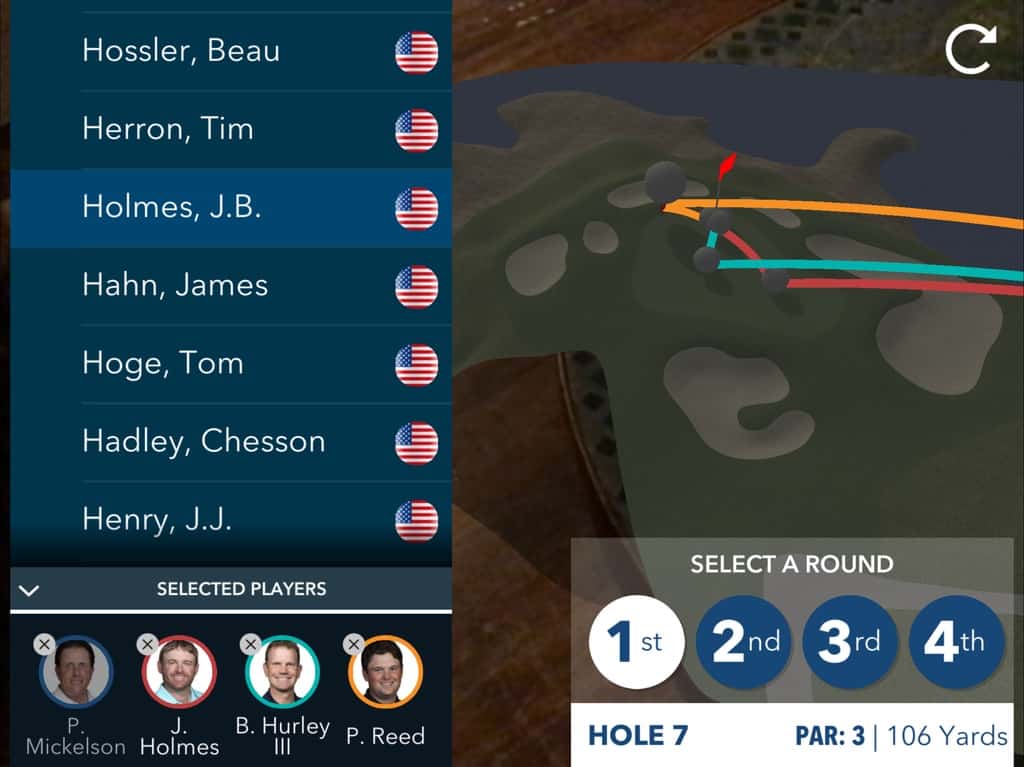View the 4th round shots
1024x767 pixels.
pos(956,642)
